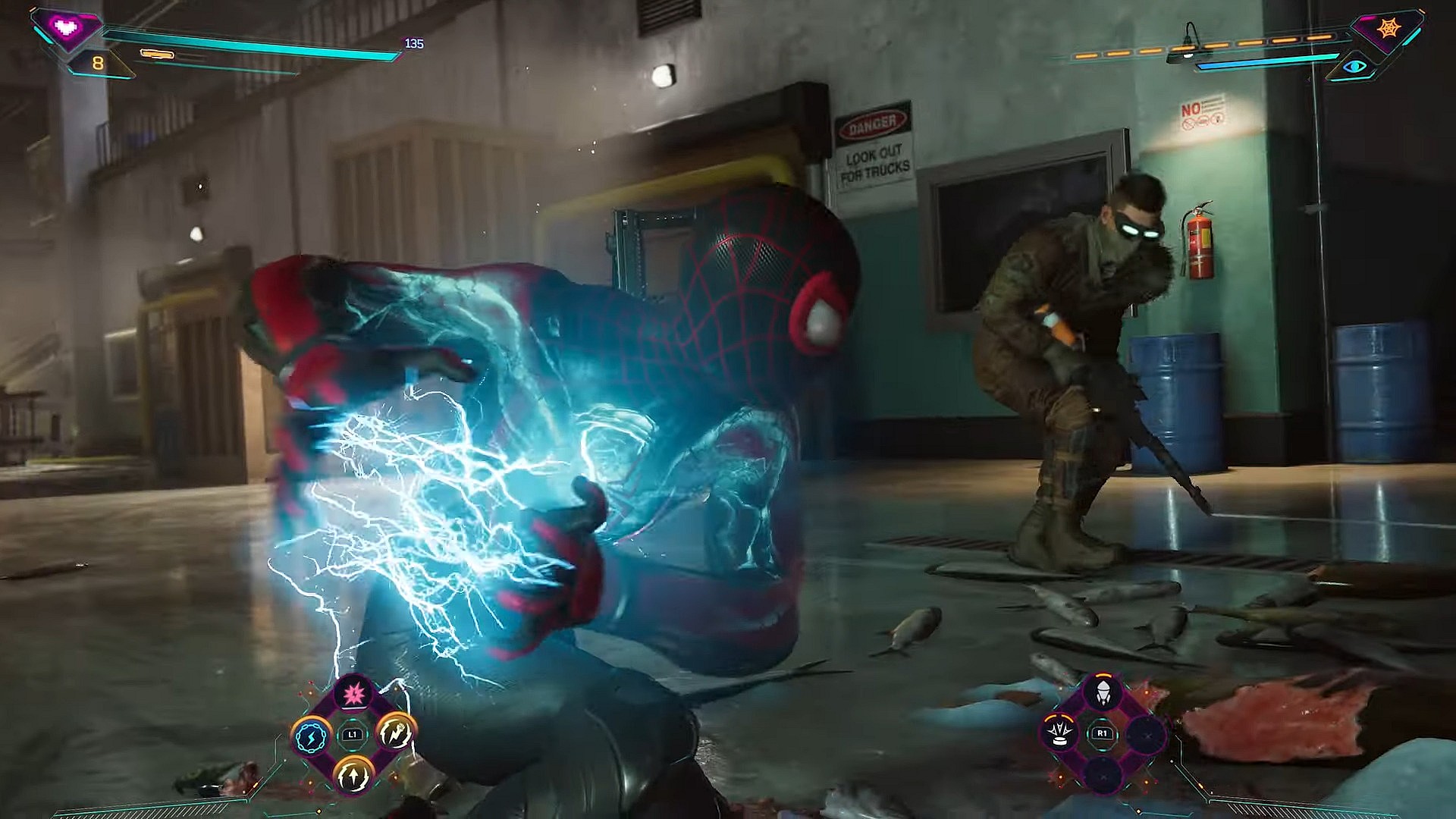
Task: Click the L1 prompt in the ability wheel
Action: coord(353,735)
